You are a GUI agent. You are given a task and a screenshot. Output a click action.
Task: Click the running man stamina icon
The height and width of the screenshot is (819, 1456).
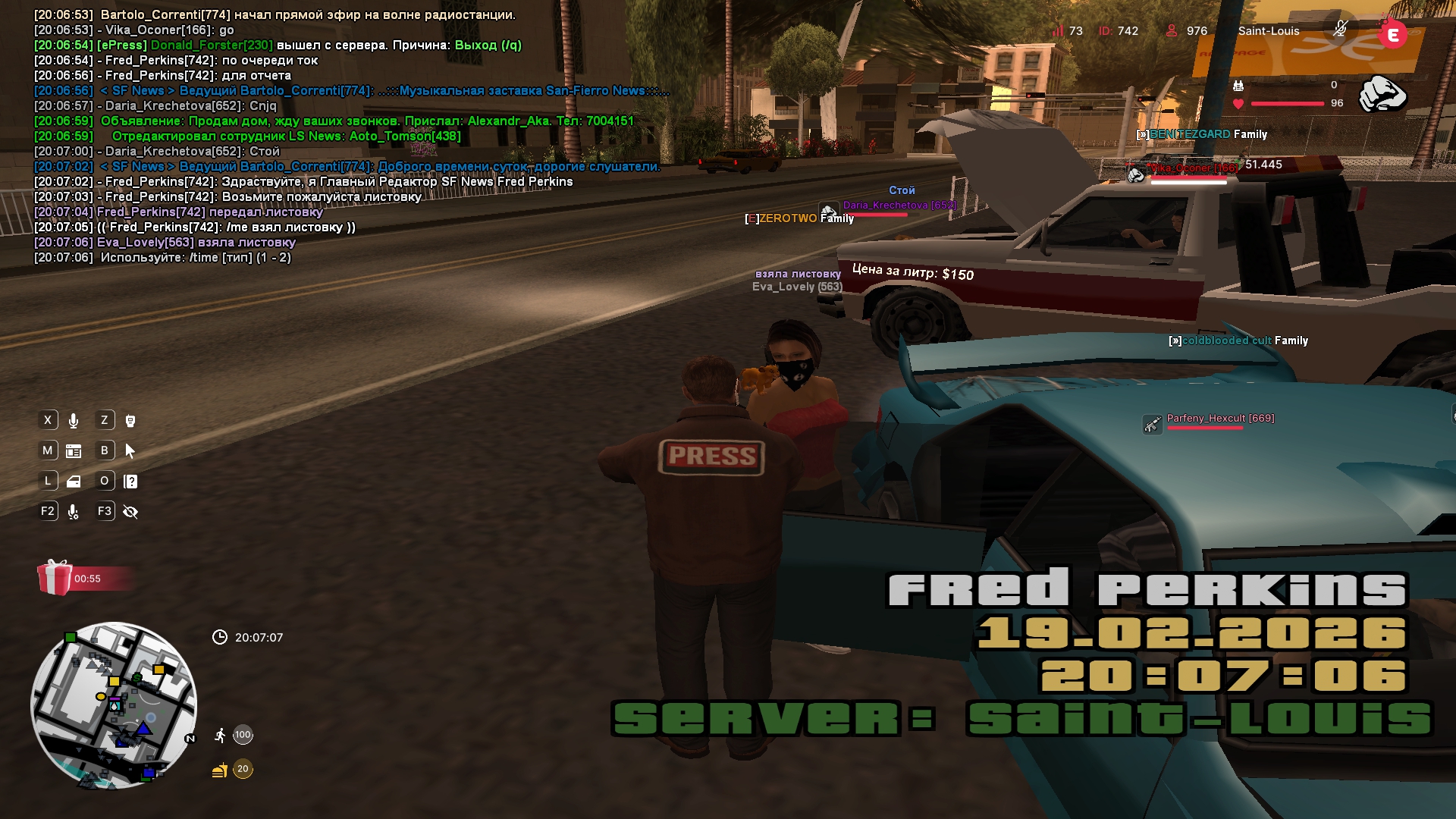[x=220, y=735]
